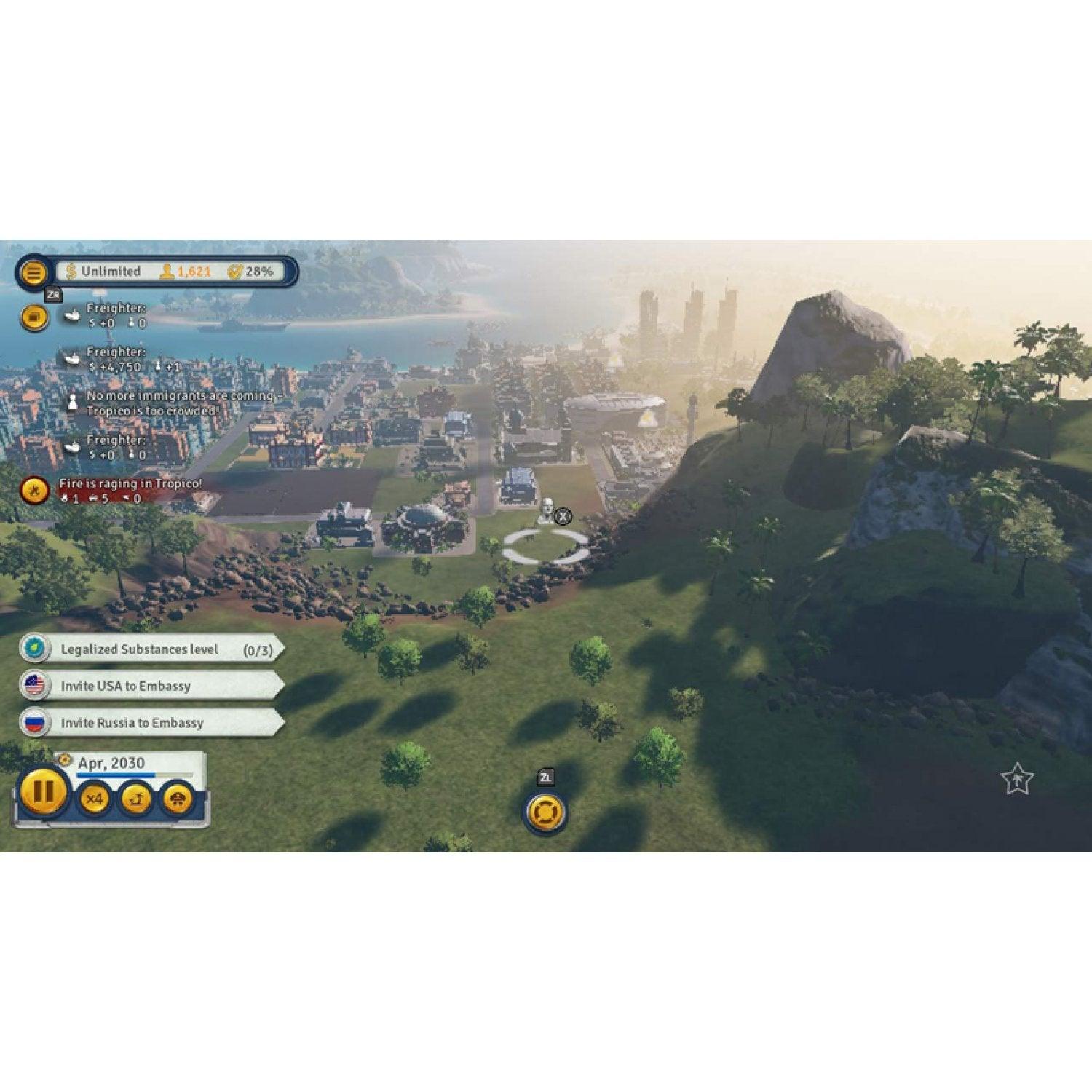Change the x4 game speed

(95, 799)
